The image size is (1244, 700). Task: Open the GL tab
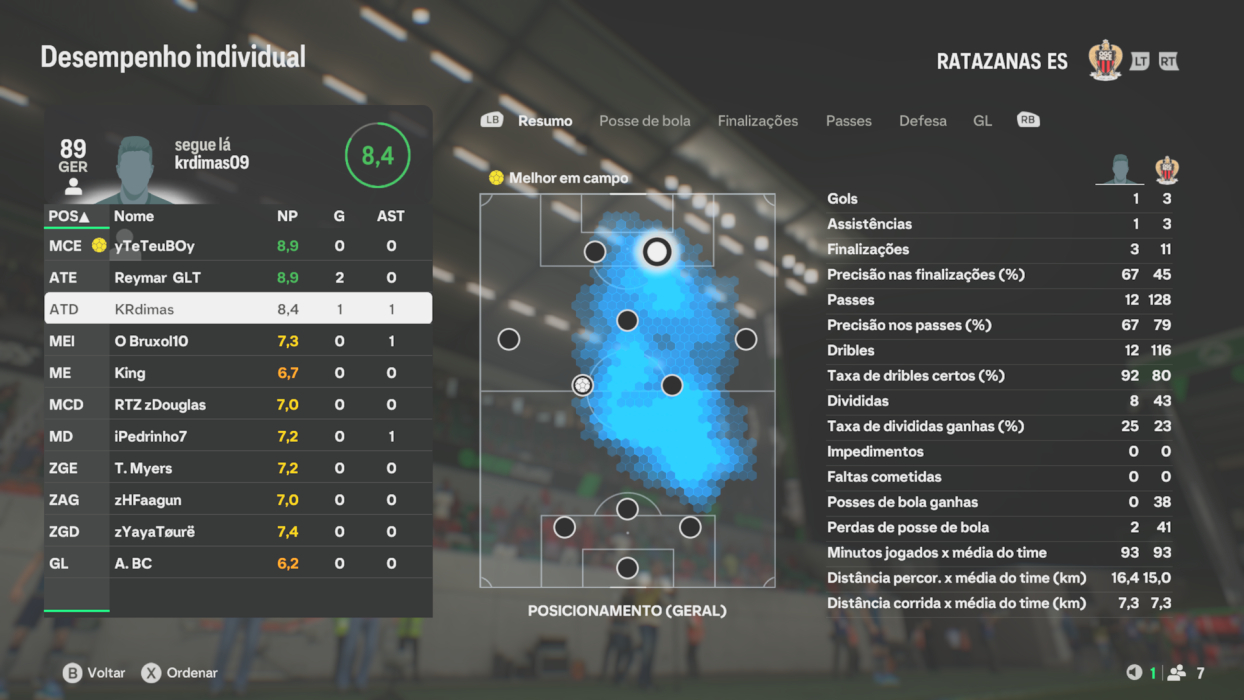click(982, 121)
